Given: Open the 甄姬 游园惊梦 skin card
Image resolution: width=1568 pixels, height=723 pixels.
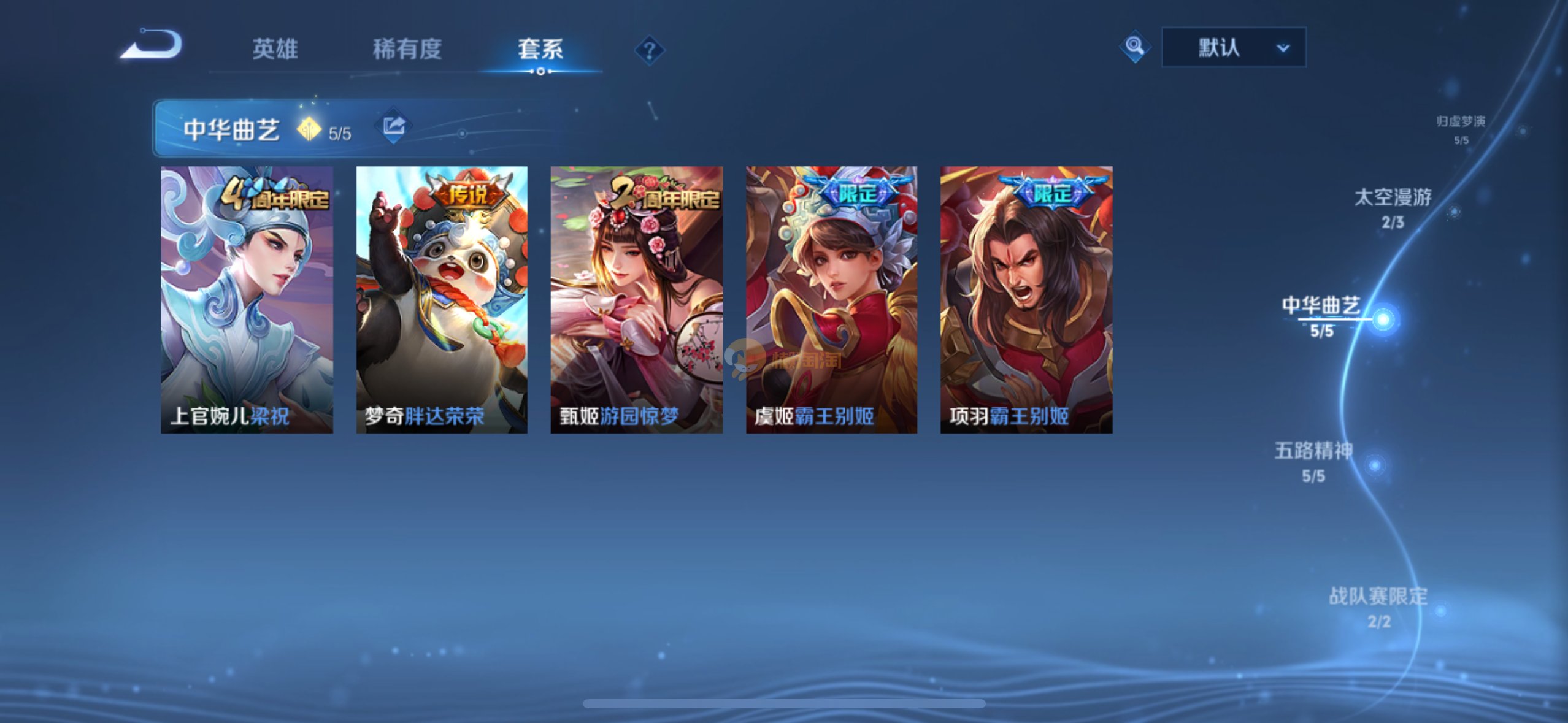Looking at the screenshot, I should [x=636, y=299].
